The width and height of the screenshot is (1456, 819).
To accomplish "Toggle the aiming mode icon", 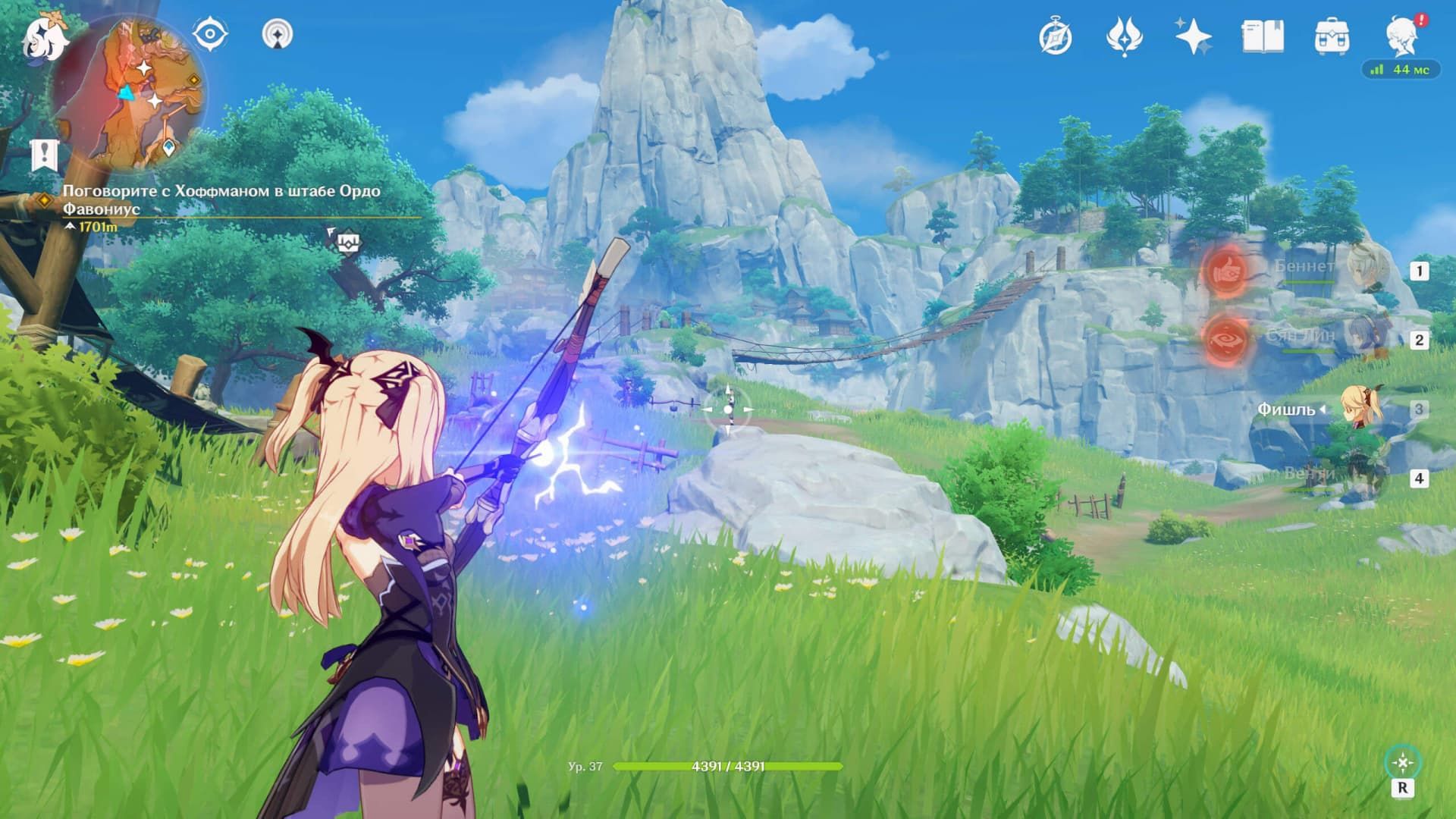I will click(x=1402, y=763).
